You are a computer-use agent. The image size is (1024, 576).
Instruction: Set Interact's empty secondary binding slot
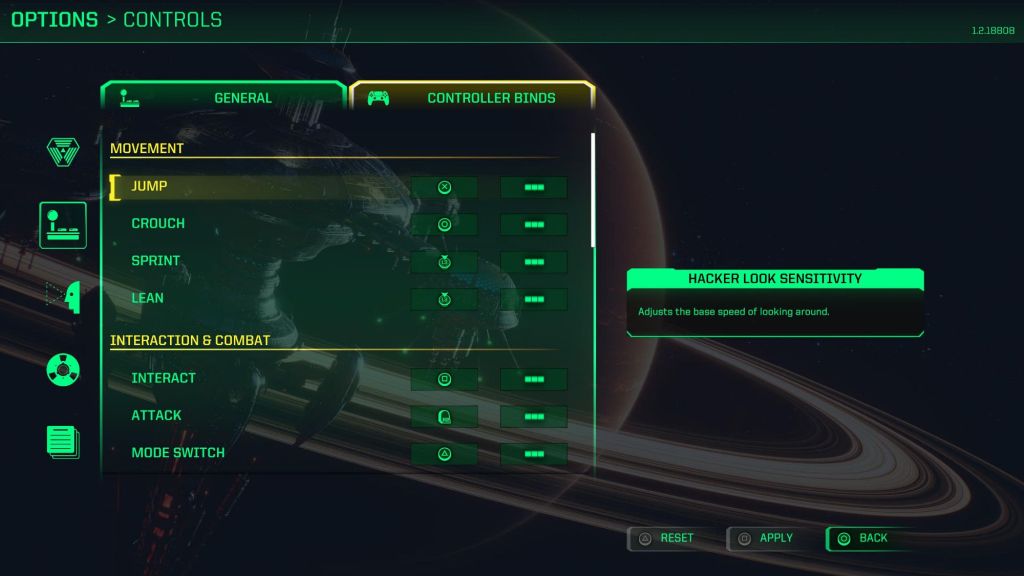pos(534,379)
